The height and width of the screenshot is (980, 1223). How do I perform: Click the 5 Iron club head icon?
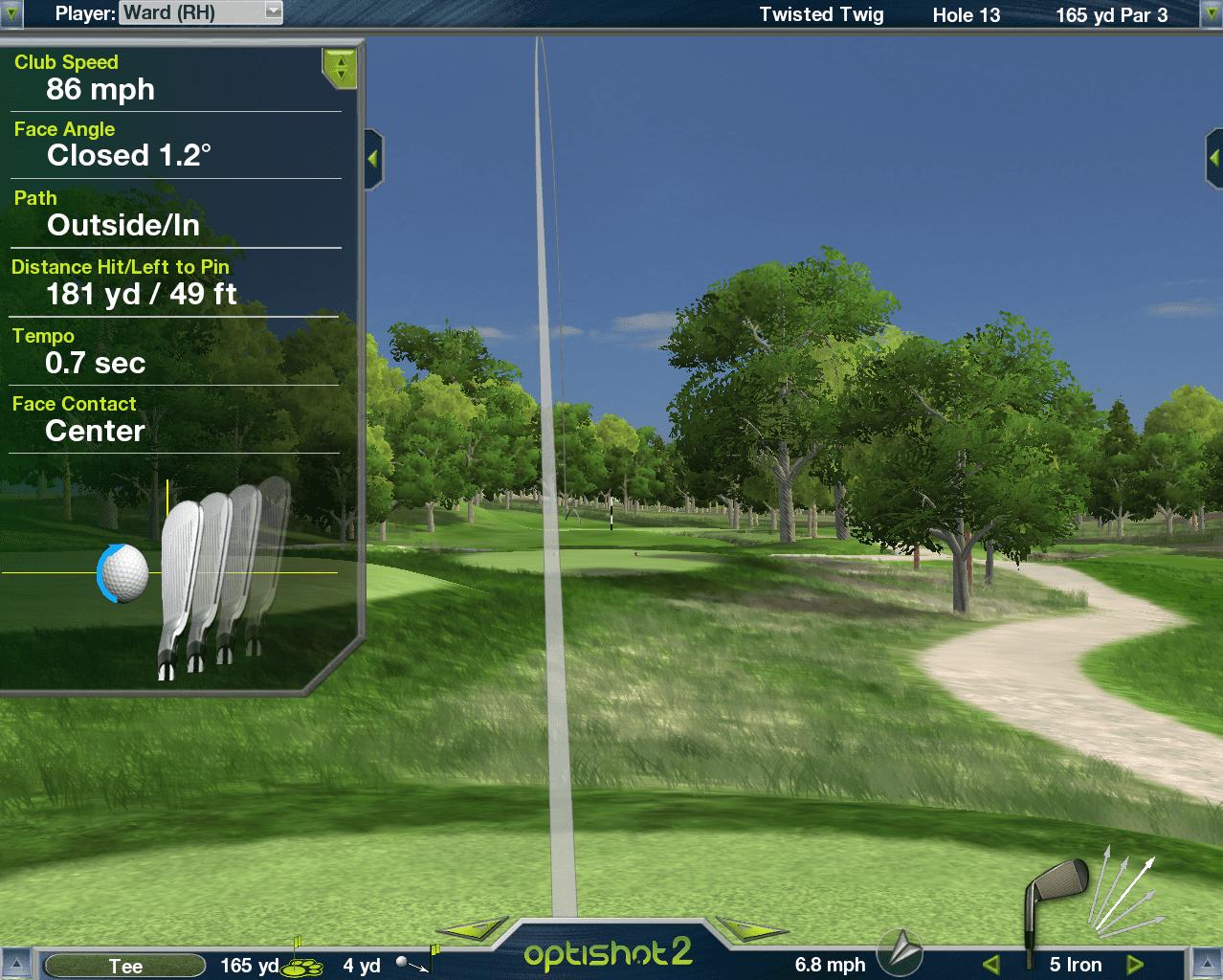(x=1055, y=900)
